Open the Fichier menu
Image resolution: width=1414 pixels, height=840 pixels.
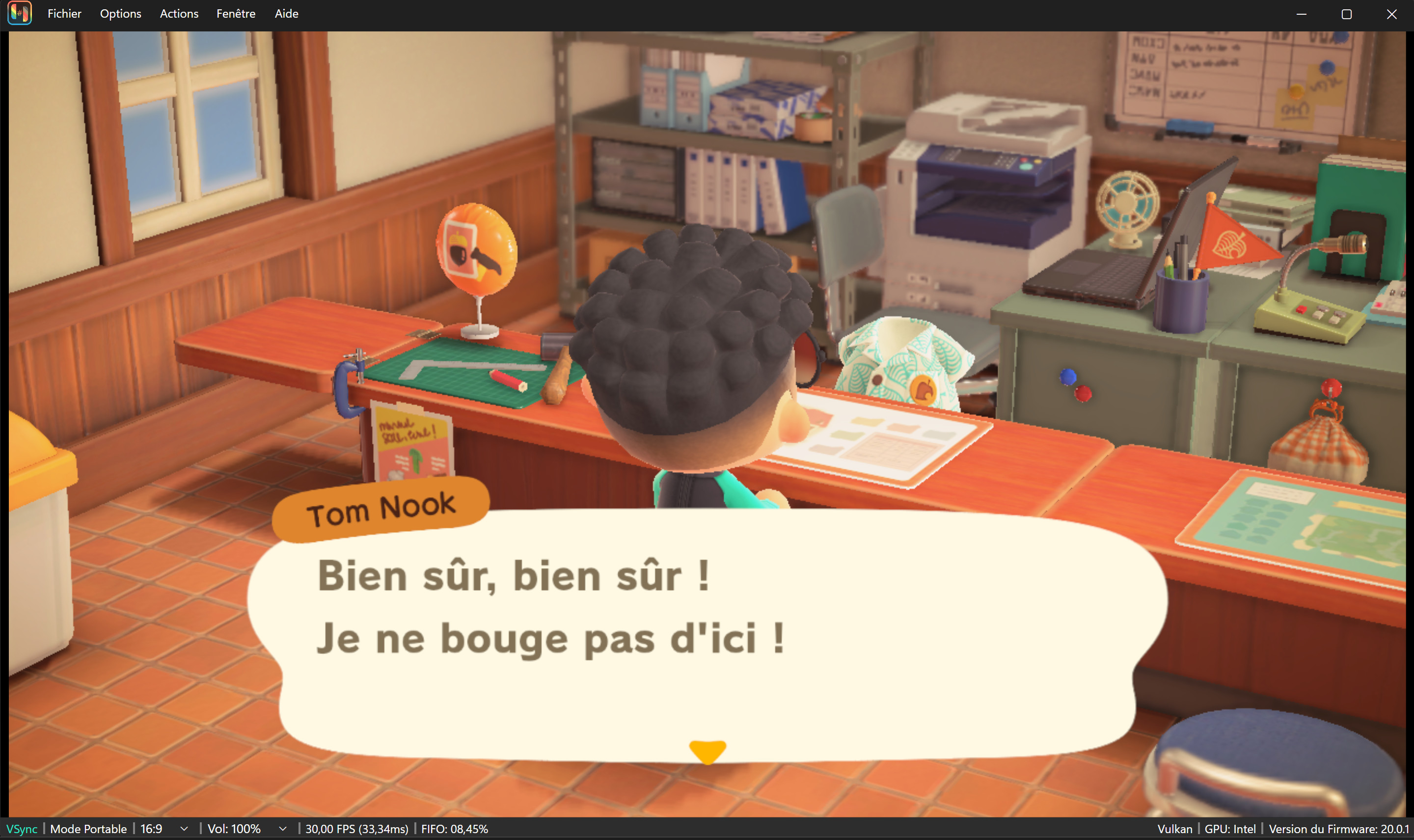point(63,14)
